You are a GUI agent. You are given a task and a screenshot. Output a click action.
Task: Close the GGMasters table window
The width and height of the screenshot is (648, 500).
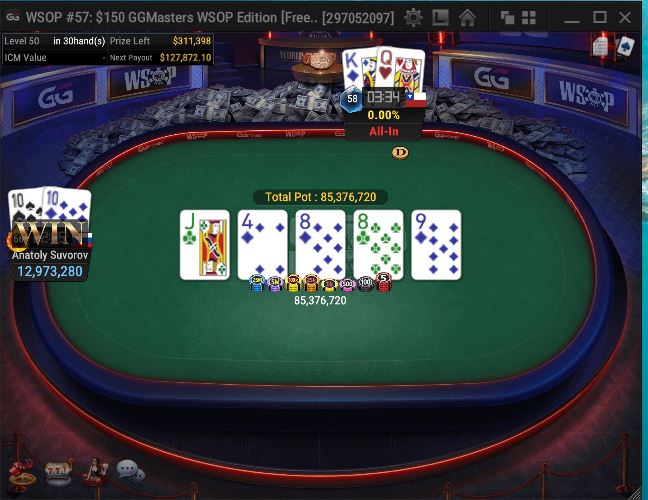point(627,18)
